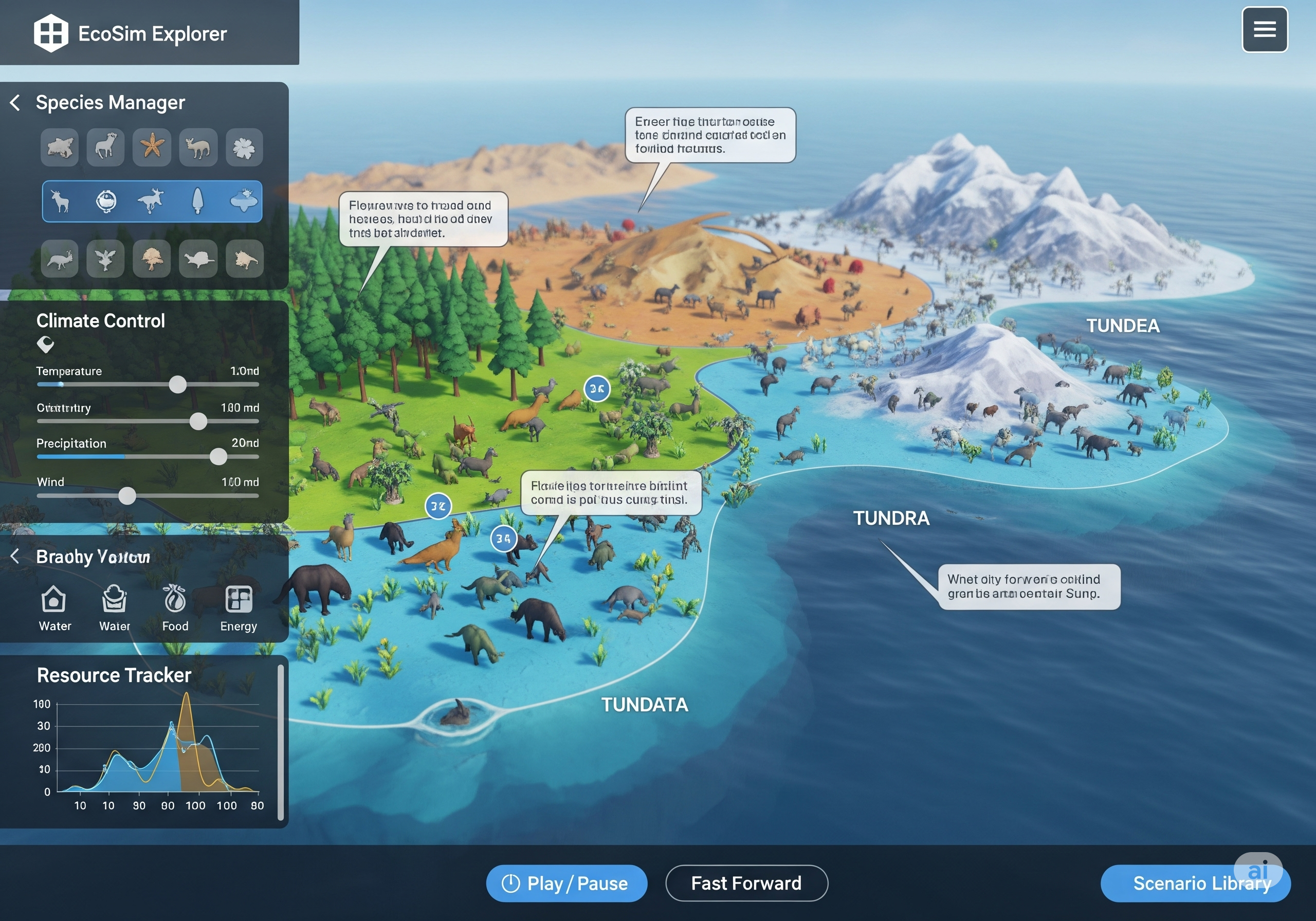Pick the mushroom-tree species icon

(152, 259)
